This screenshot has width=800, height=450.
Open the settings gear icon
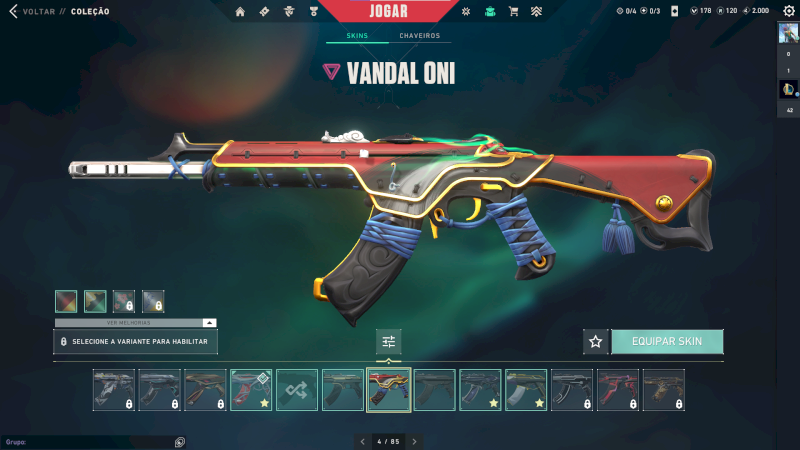(787, 11)
